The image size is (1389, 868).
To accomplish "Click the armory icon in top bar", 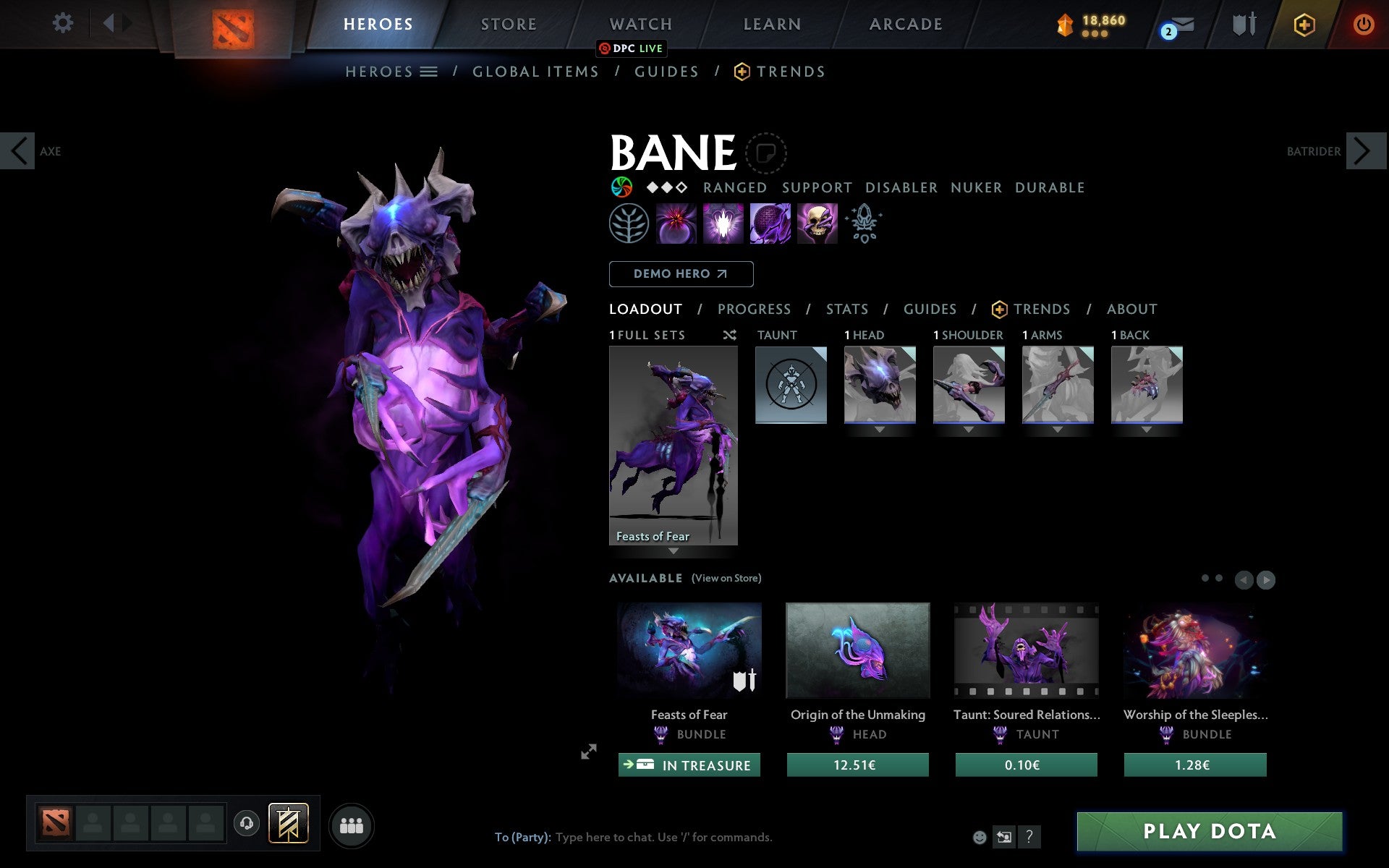I will pyautogui.click(x=1244, y=24).
